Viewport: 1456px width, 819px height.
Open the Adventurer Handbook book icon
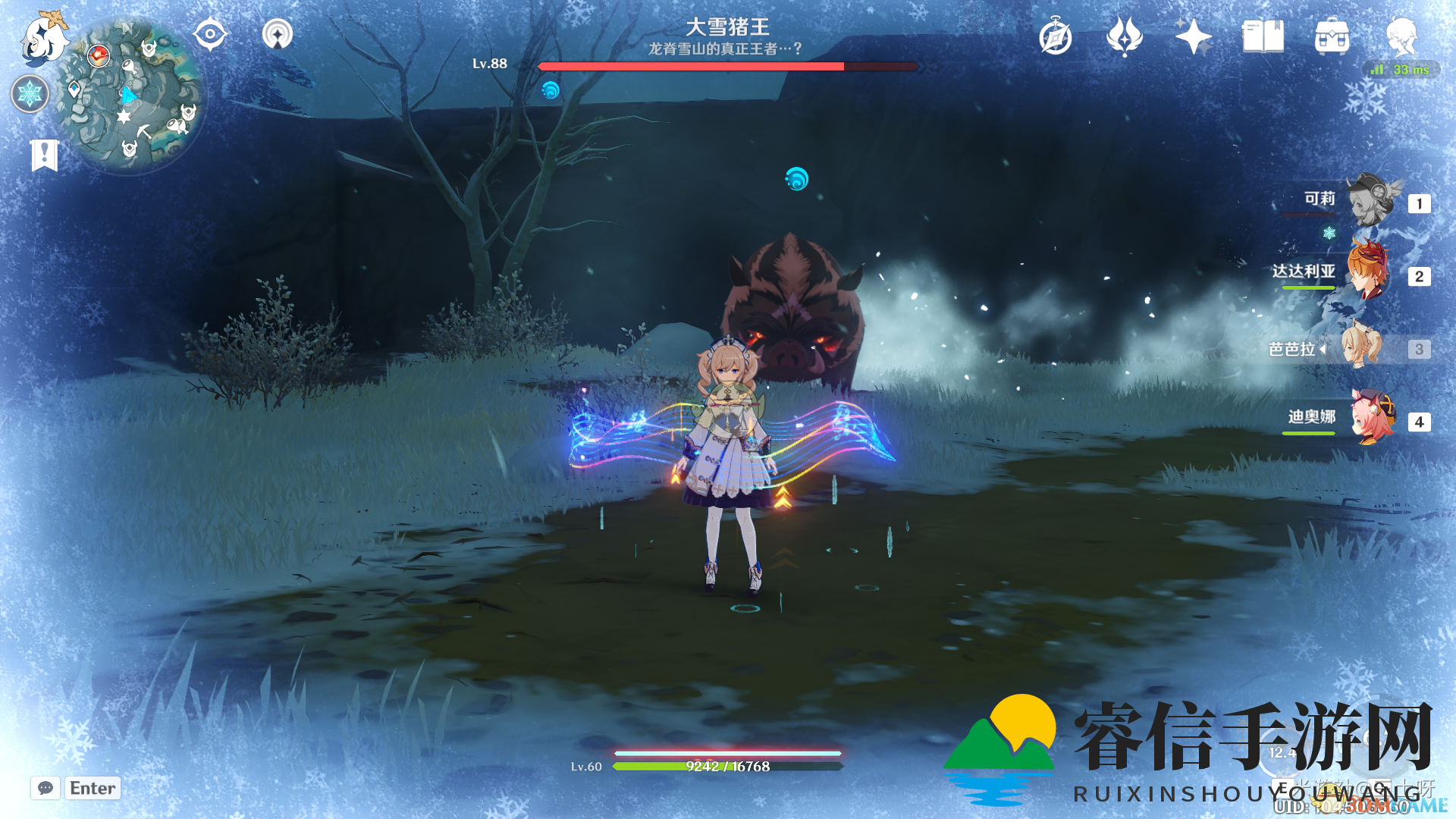(x=1263, y=36)
